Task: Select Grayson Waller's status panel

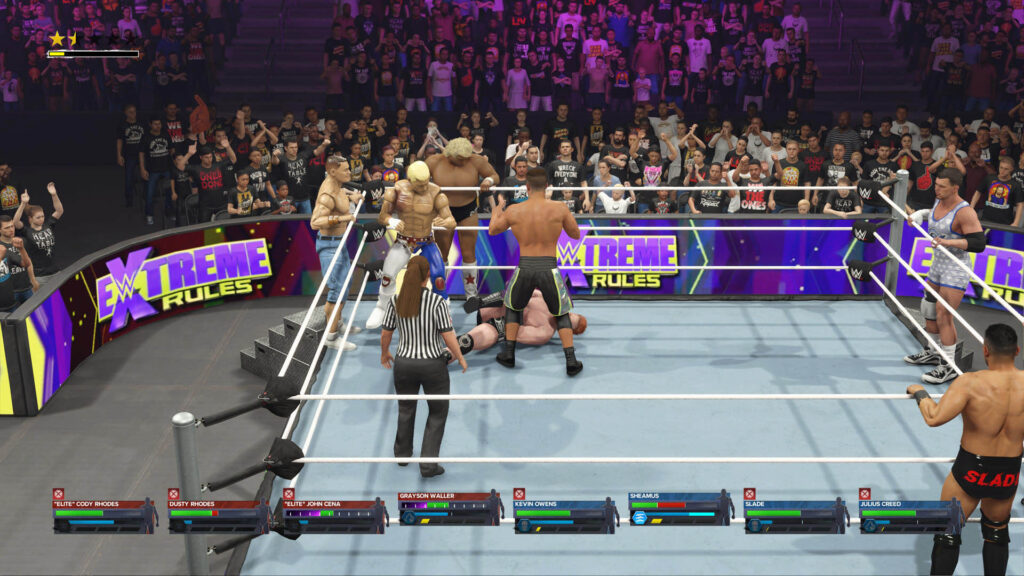Action: 449,511
